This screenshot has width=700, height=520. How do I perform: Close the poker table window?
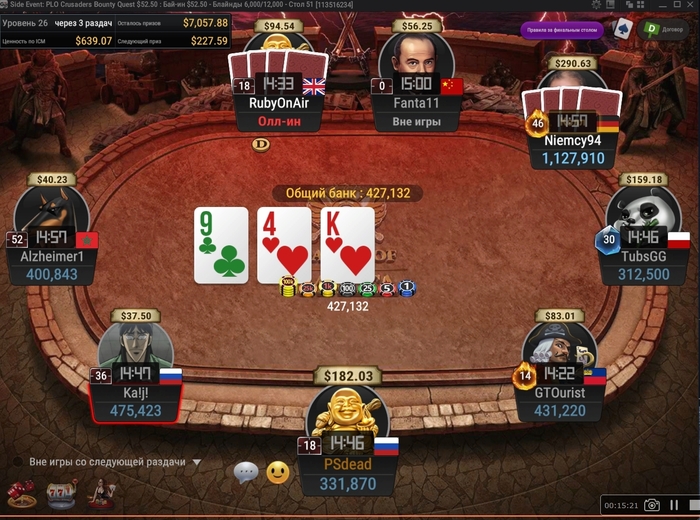click(689, 5)
